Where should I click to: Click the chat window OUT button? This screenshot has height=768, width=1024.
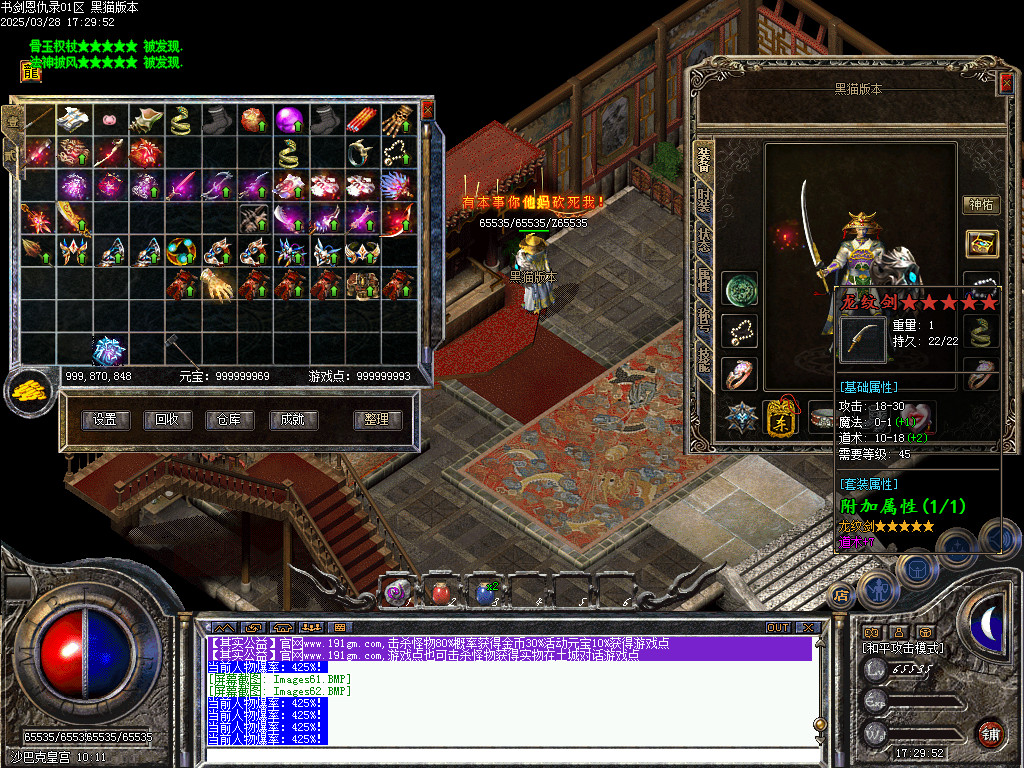click(777, 627)
